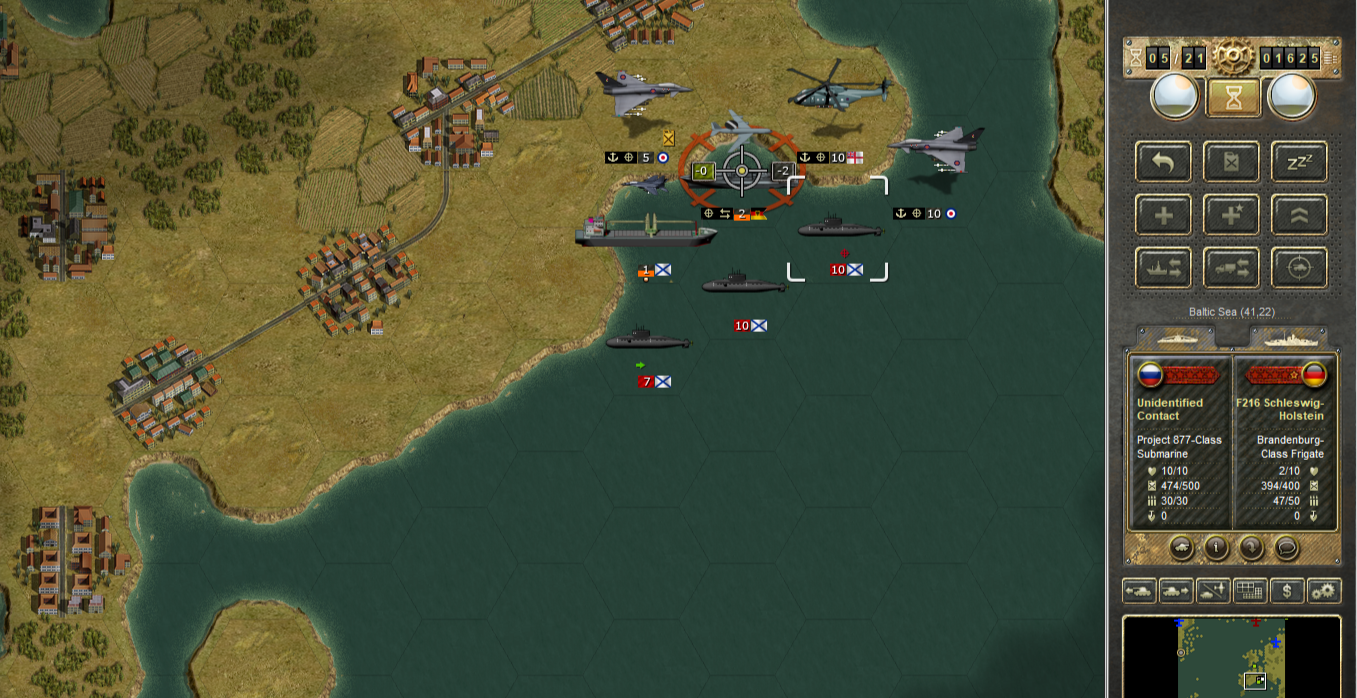Screen dimensions: 1357x698
Task: Switch to the submarine unit tab
Action: click(1177, 337)
